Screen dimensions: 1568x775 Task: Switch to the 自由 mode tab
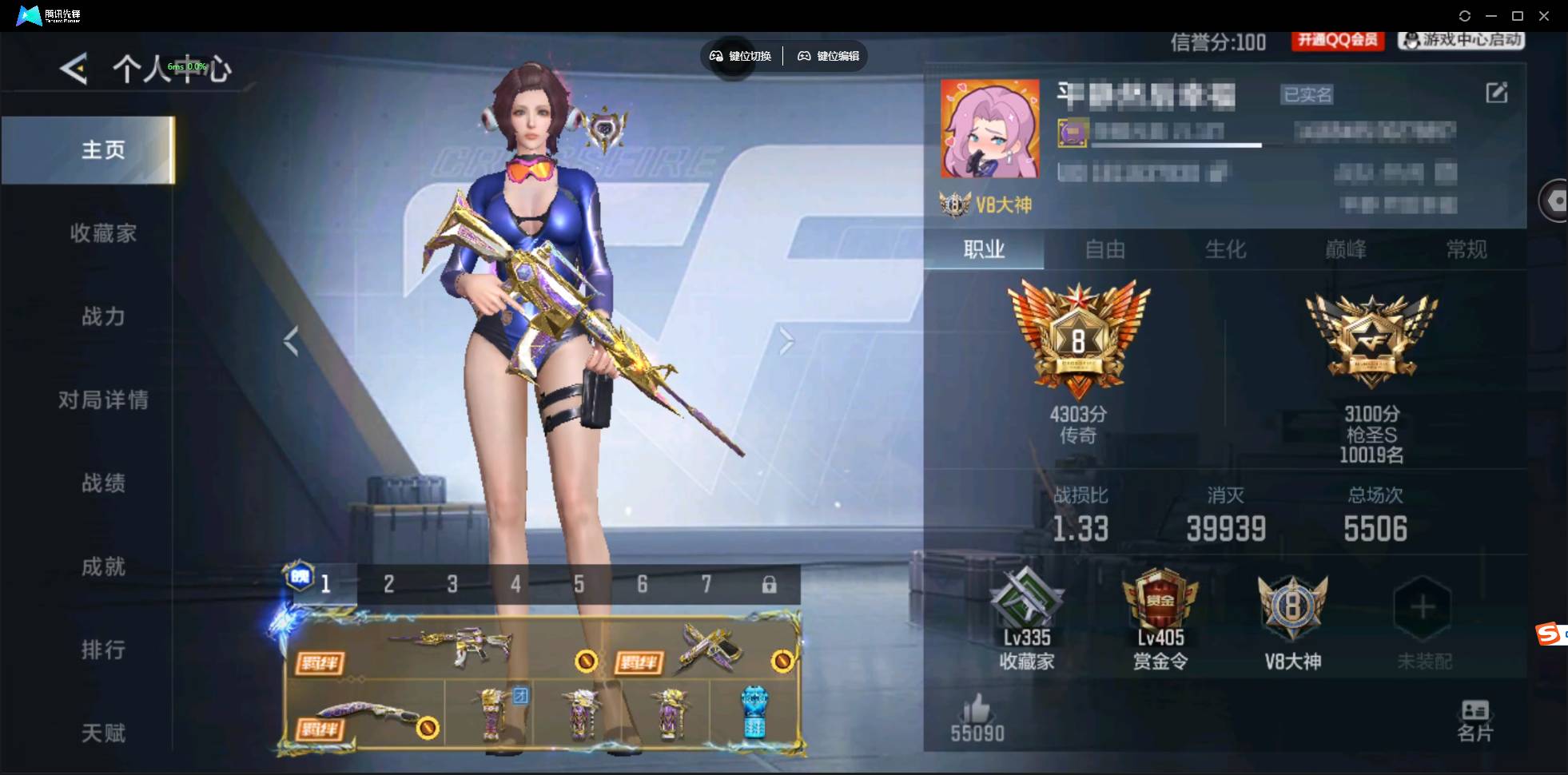click(x=1107, y=250)
